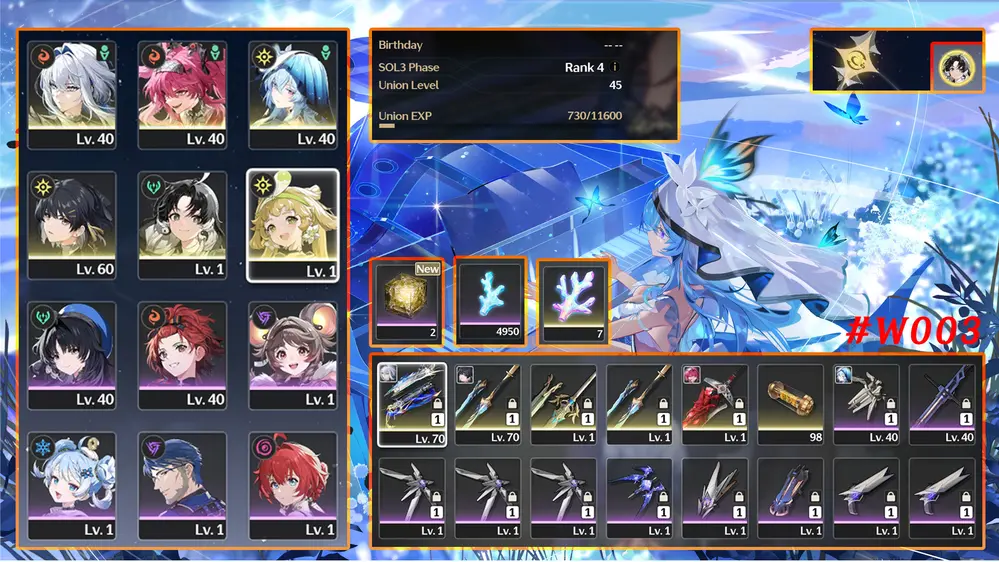Select the white coral item showing 7
Image resolution: width=999 pixels, height=562 pixels.
tap(574, 302)
